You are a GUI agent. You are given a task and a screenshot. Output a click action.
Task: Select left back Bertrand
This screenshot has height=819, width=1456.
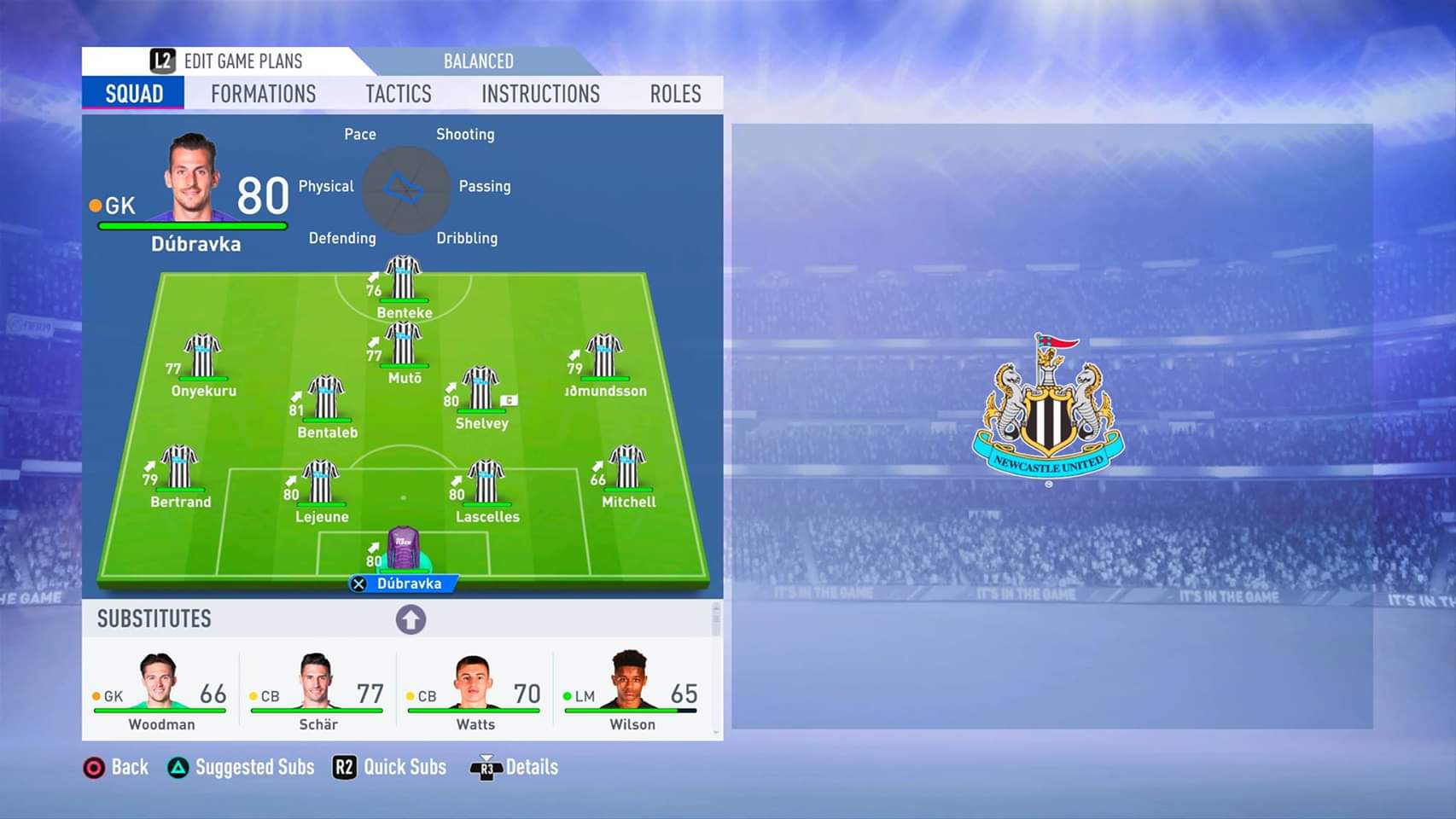180,469
